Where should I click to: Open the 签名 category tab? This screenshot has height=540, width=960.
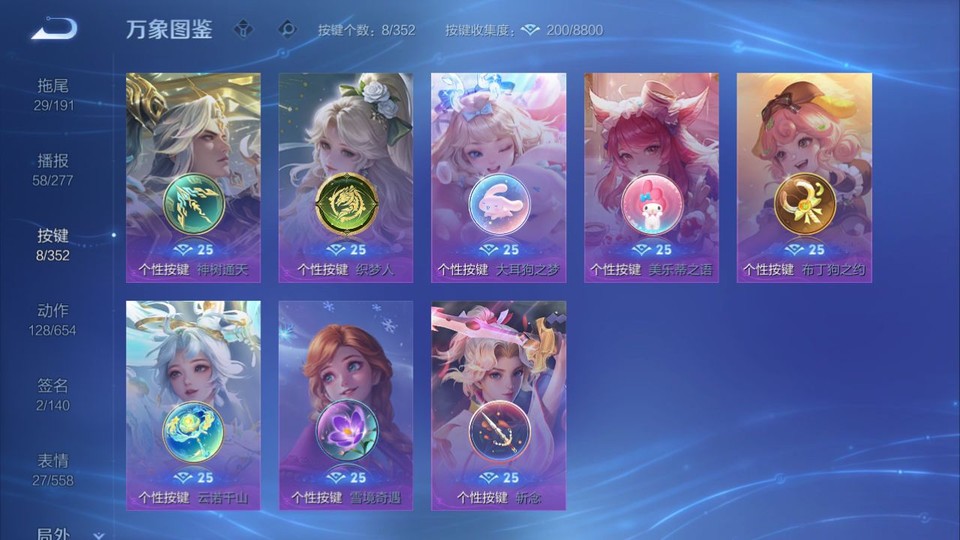pos(53,394)
